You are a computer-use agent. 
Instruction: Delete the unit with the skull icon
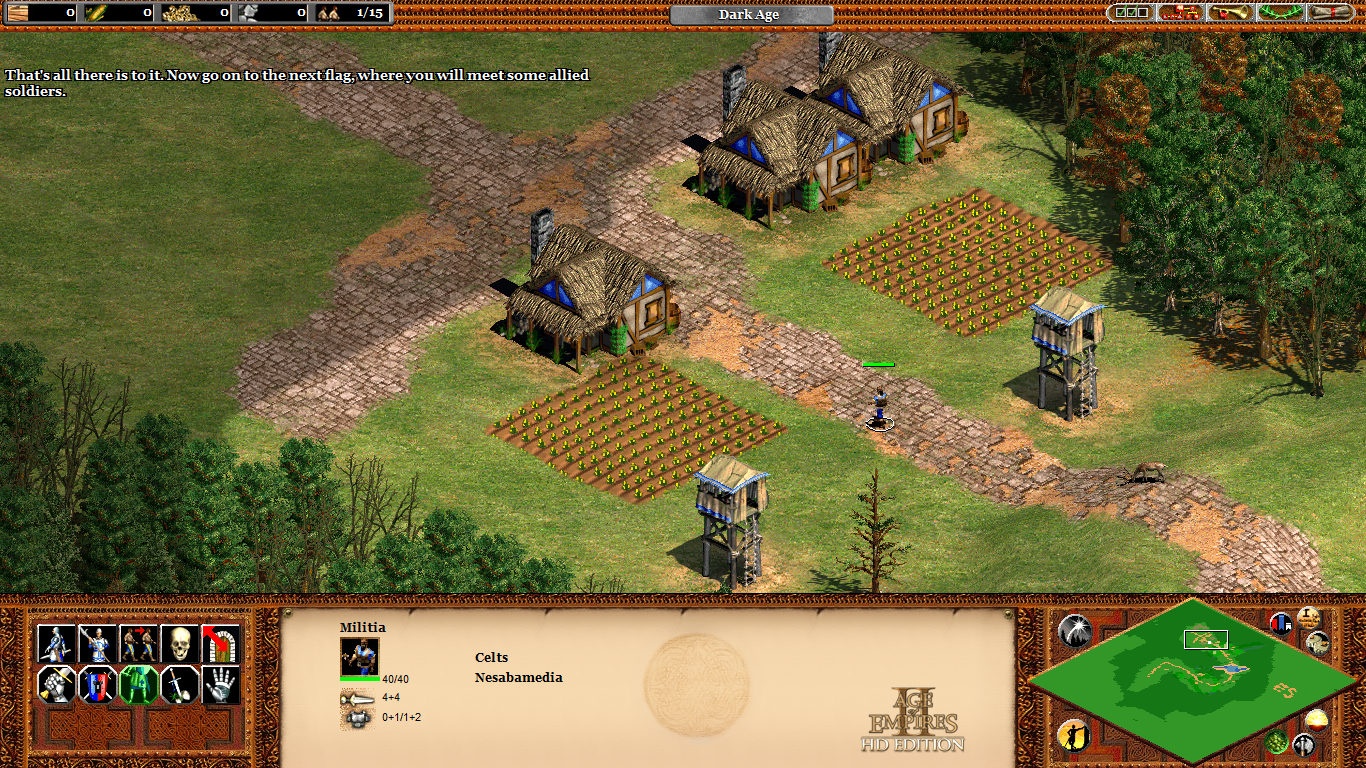click(x=180, y=644)
